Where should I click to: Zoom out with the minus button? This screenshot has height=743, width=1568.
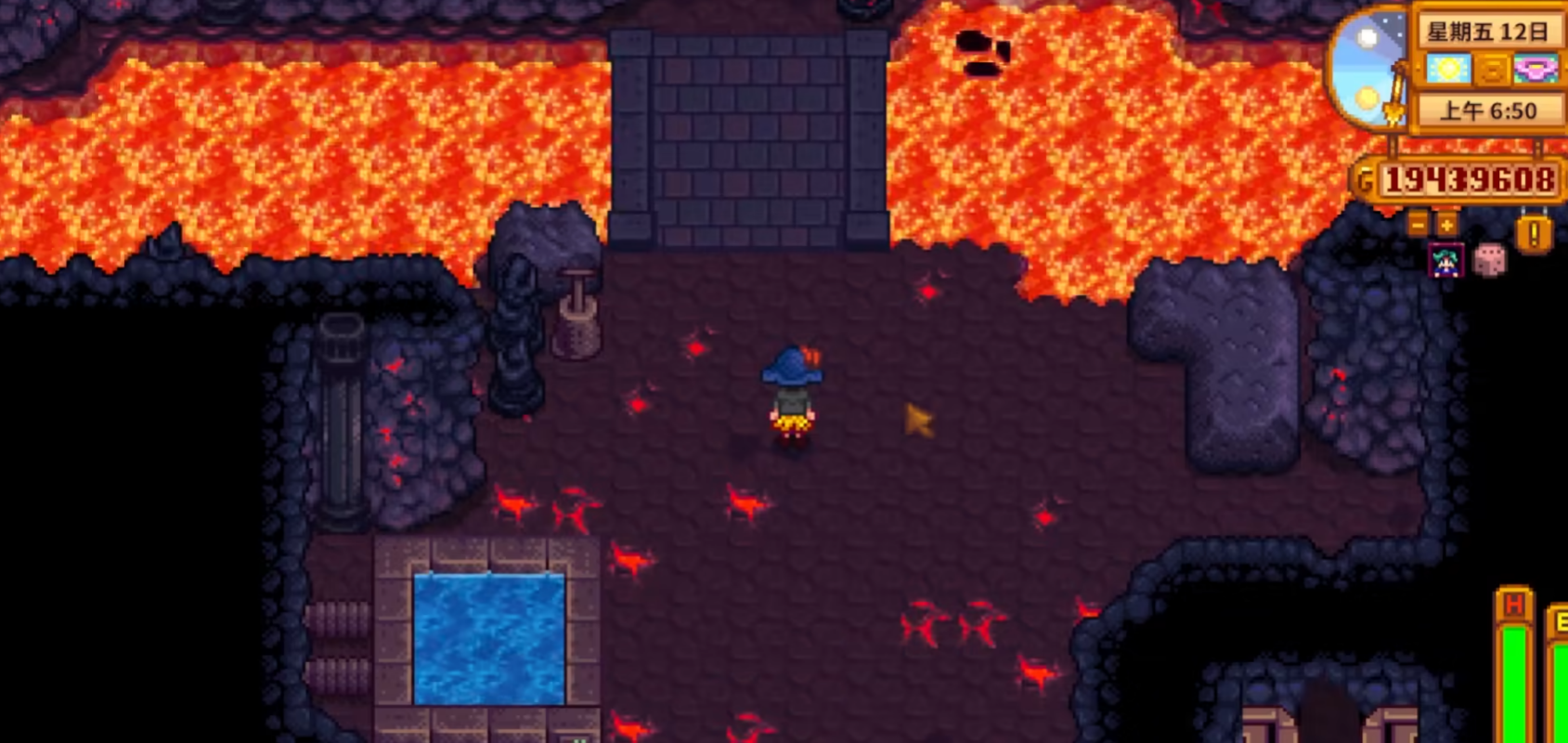click(1418, 224)
